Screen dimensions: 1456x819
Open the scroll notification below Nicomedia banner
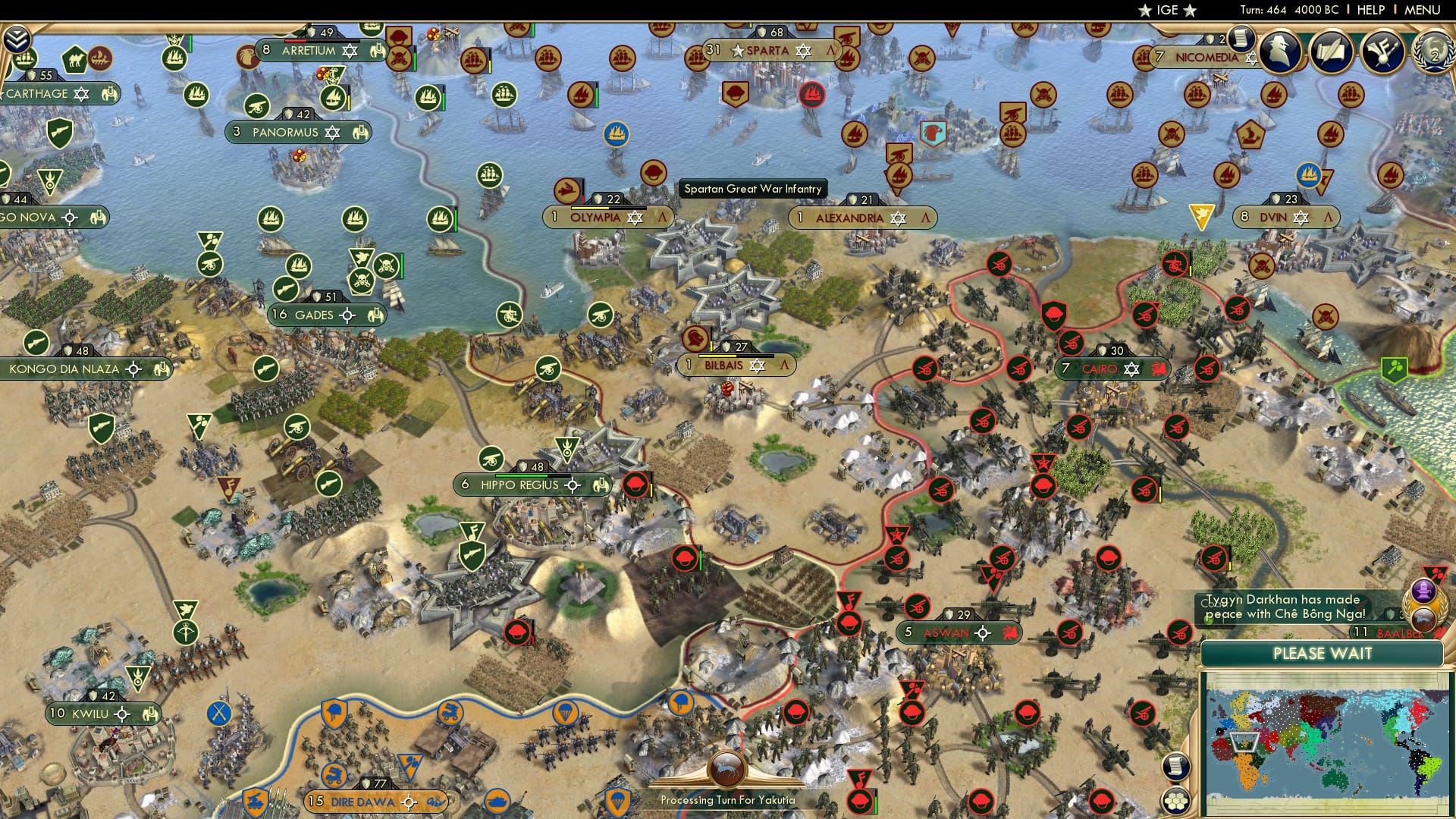click(x=1241, y=36)
